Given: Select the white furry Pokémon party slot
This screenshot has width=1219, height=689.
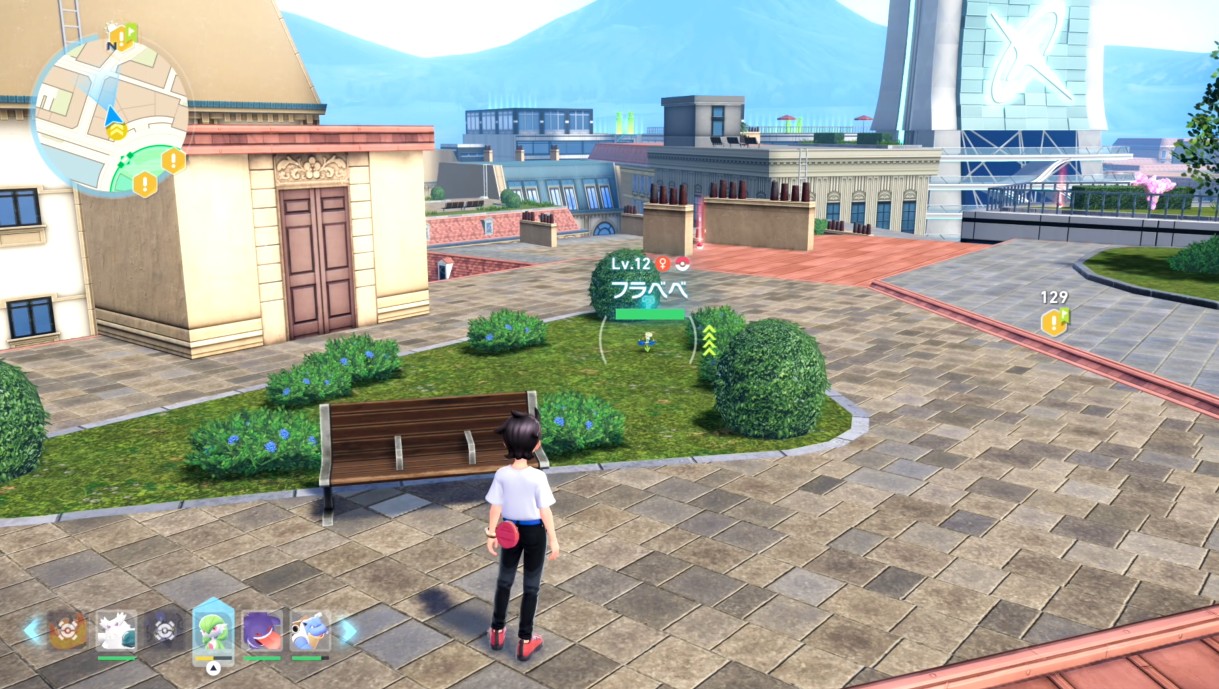Looking at the screenshot, I should [116, 631].
